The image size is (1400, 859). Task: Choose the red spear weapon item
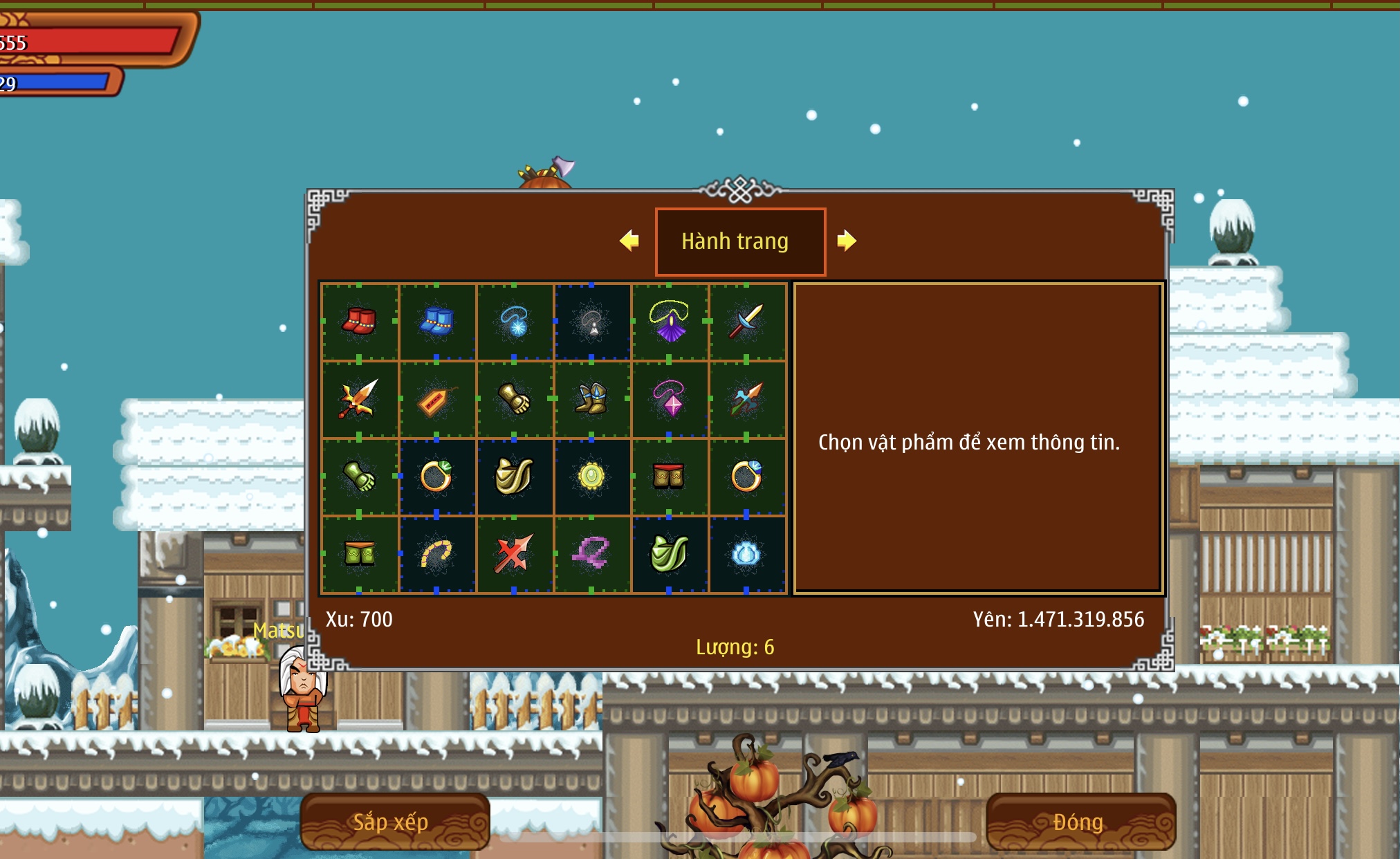coord(514,554)
